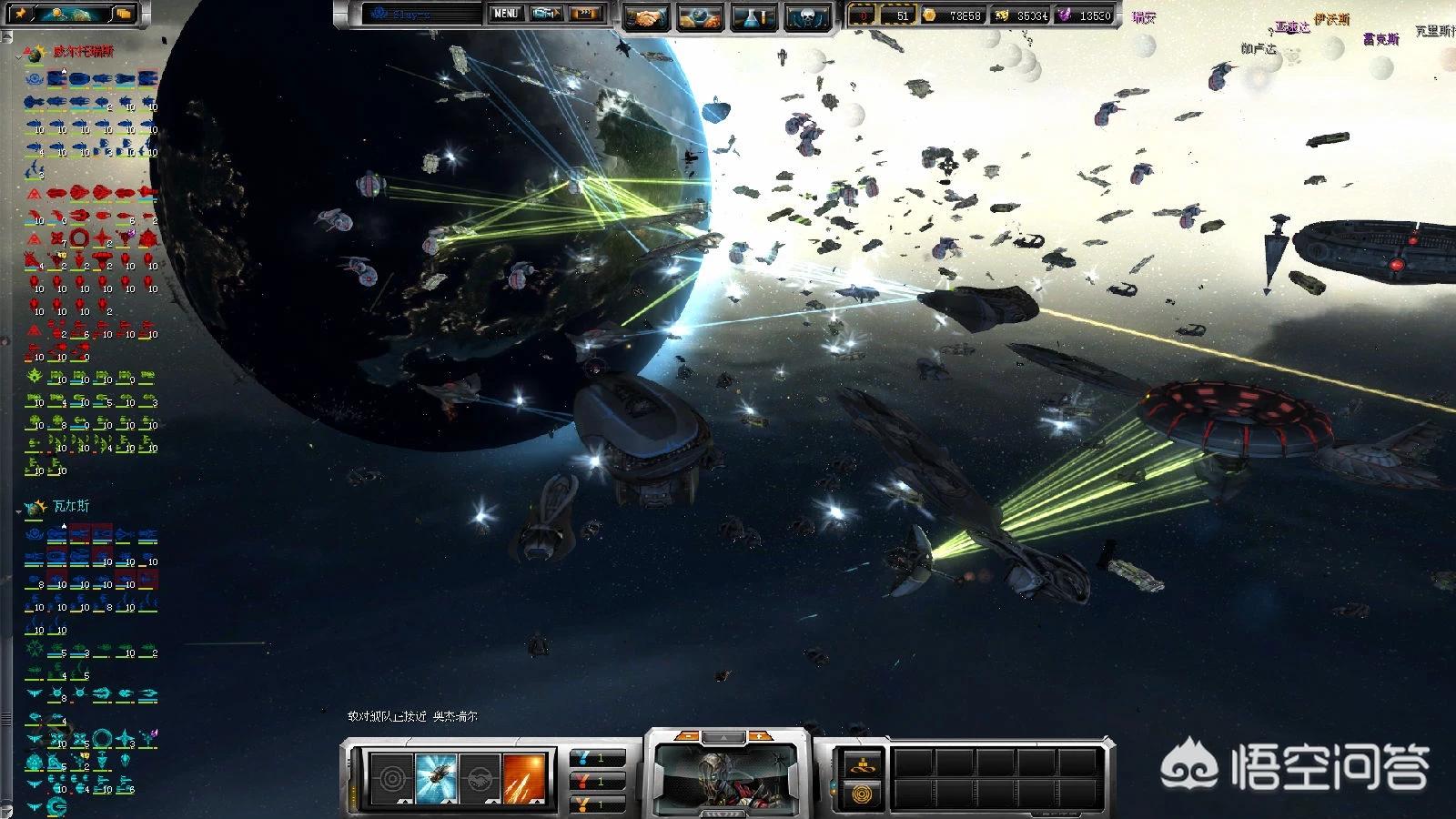Click the orange minus button above portrait
The image size is (1456, 819).
pos(689,736)
